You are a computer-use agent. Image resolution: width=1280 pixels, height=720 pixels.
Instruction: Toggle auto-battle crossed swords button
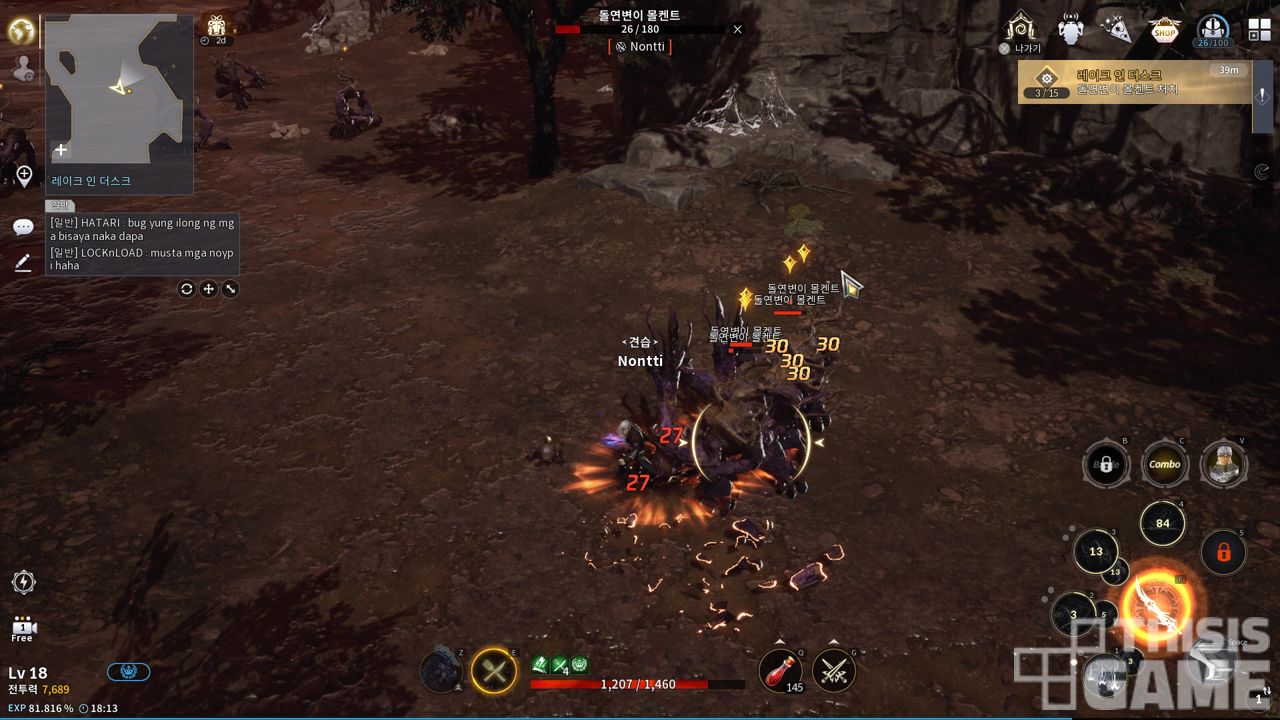click(x=833, y=670)
